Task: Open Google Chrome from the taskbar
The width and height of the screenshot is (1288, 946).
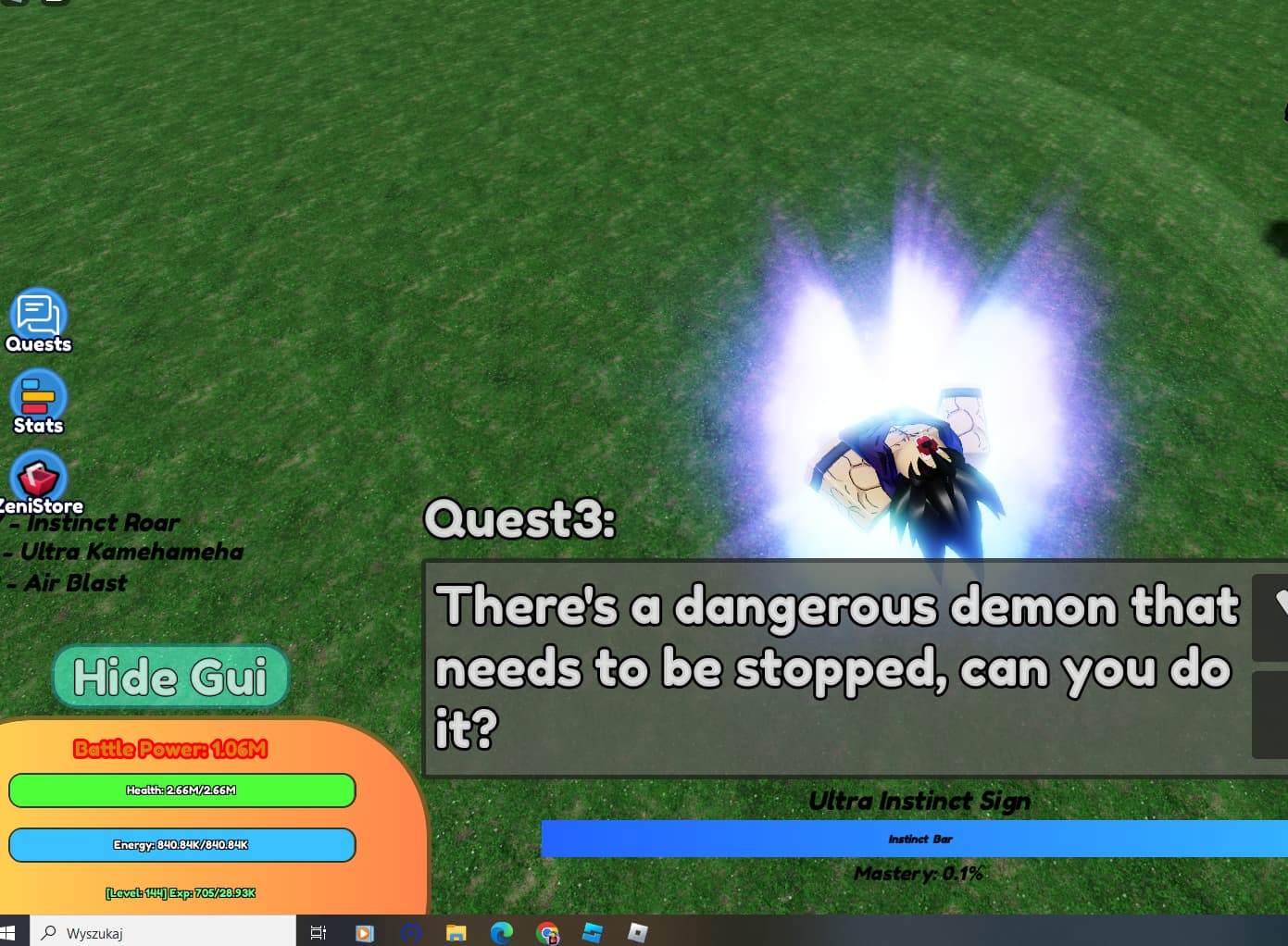Action: pyautogui.click(x=548, y=932)
